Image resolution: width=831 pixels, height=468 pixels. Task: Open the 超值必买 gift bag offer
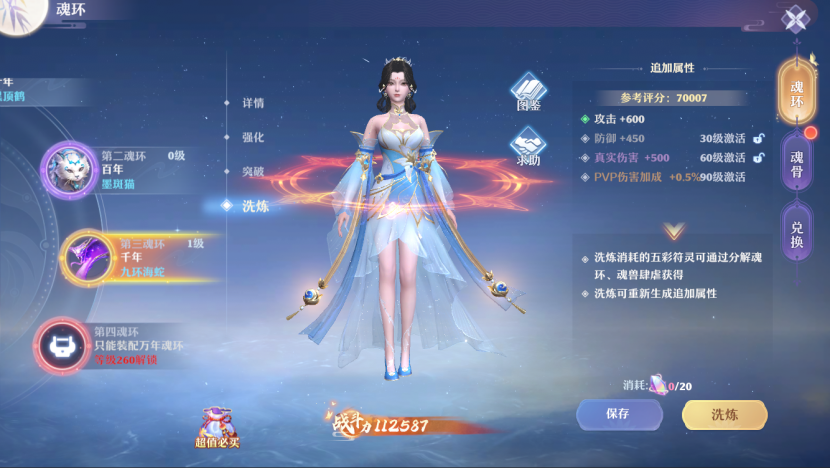click(x=217, y=427)
